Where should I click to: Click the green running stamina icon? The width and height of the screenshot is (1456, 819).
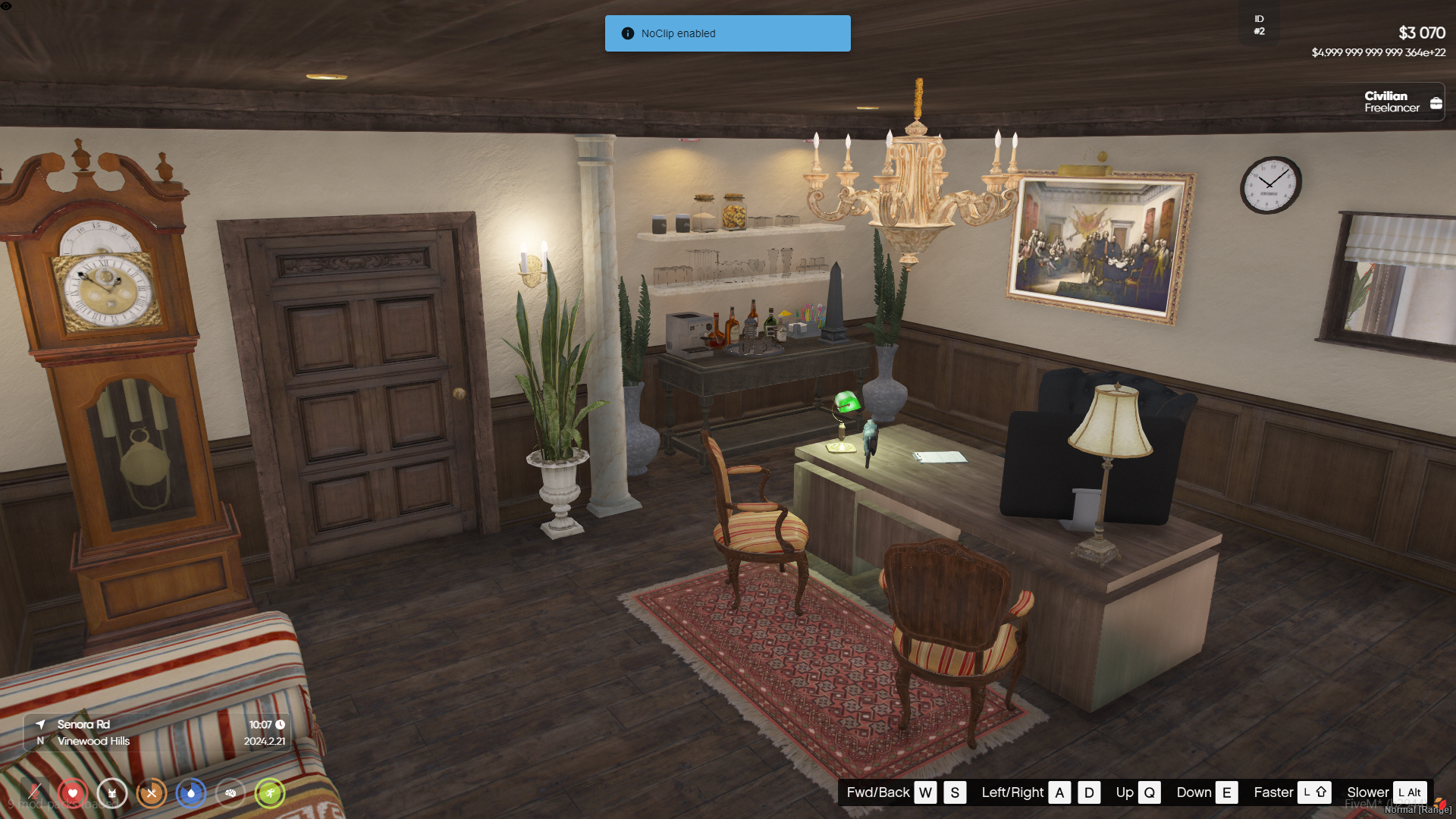pyautogui.click(x=270, y=793)
